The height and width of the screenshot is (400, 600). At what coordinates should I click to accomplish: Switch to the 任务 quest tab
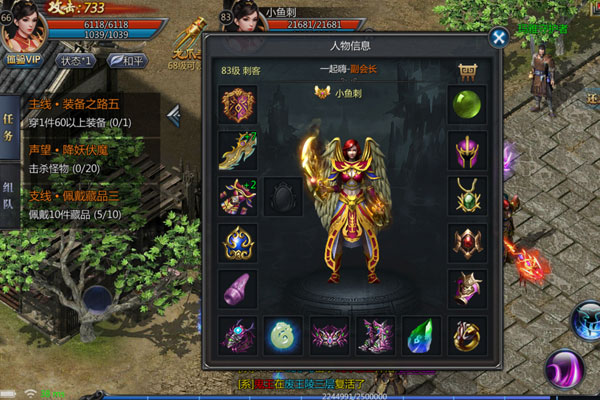click(x=8, y=123)
